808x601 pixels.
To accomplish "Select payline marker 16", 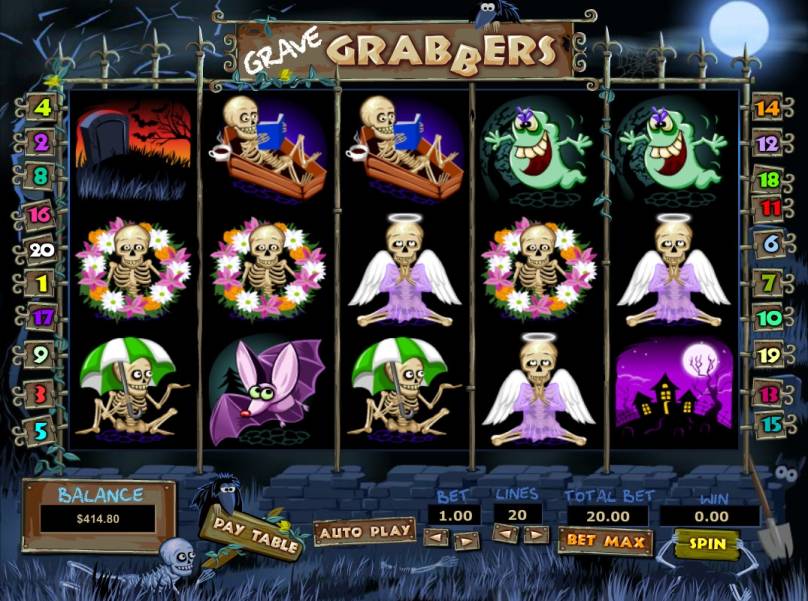I will coord(41,214).
